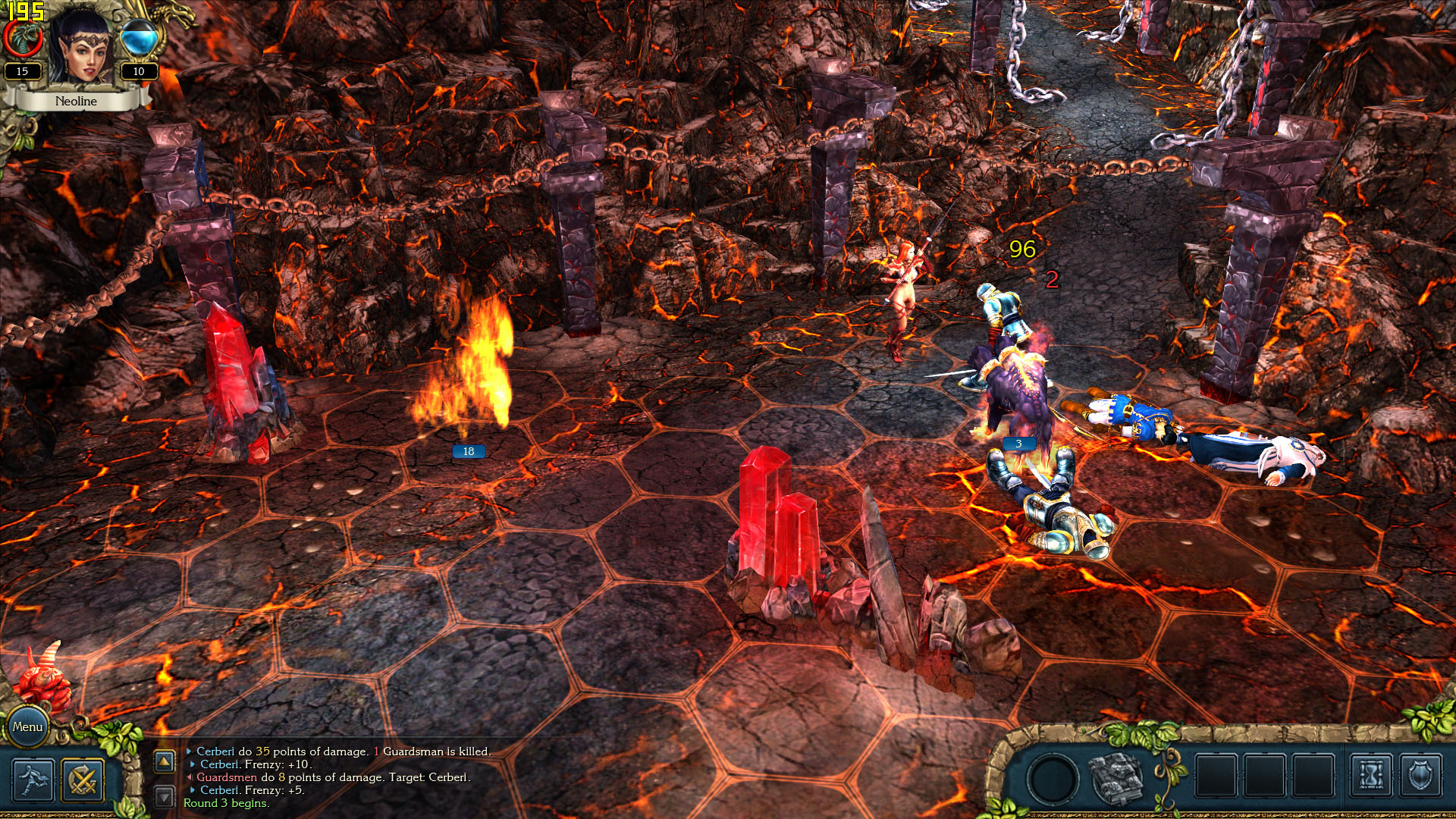1456x819 pixels.
Task: Click the combat log down arrow button
Action: [165, 796]
